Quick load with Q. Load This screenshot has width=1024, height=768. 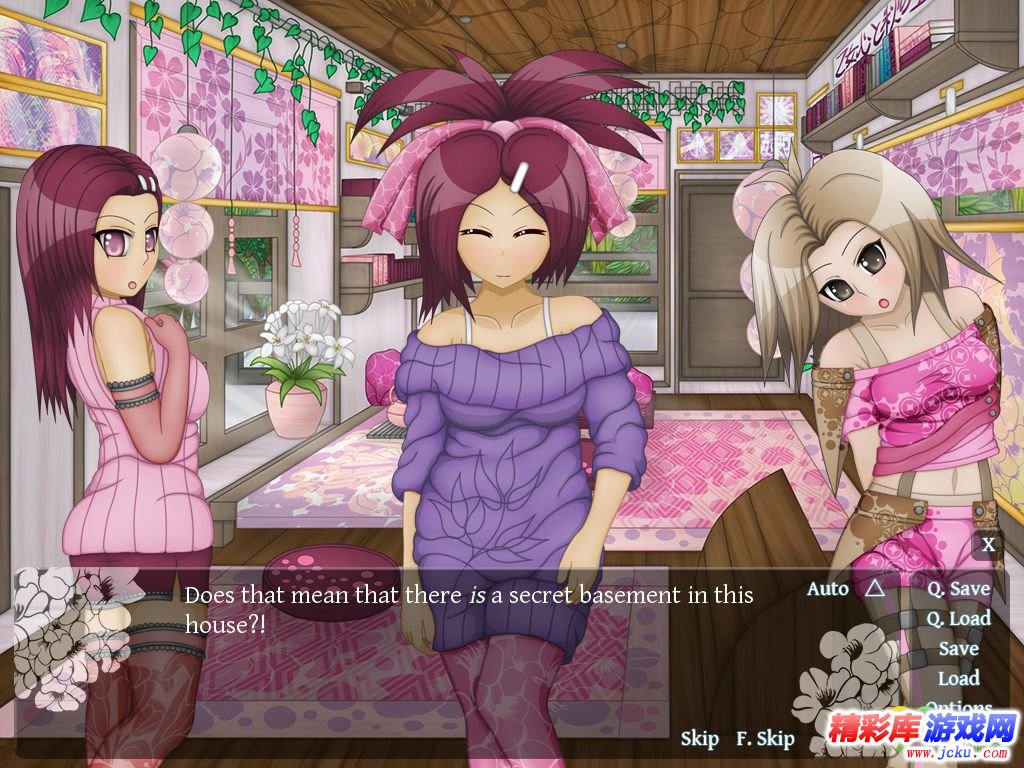click(x=958, y=618)
